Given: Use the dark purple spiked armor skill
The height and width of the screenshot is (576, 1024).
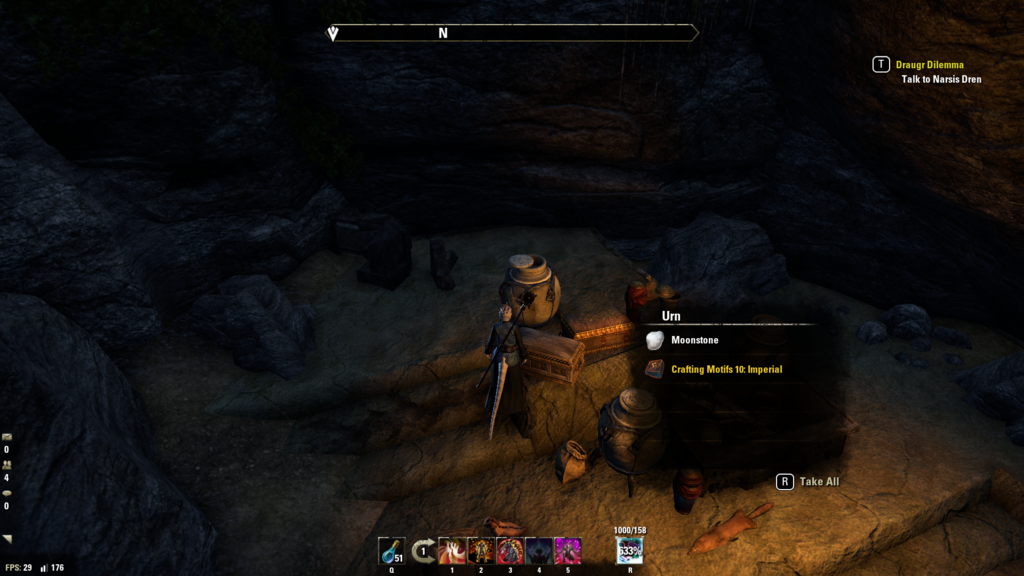Looking at the screenshot, I should 539,551.
